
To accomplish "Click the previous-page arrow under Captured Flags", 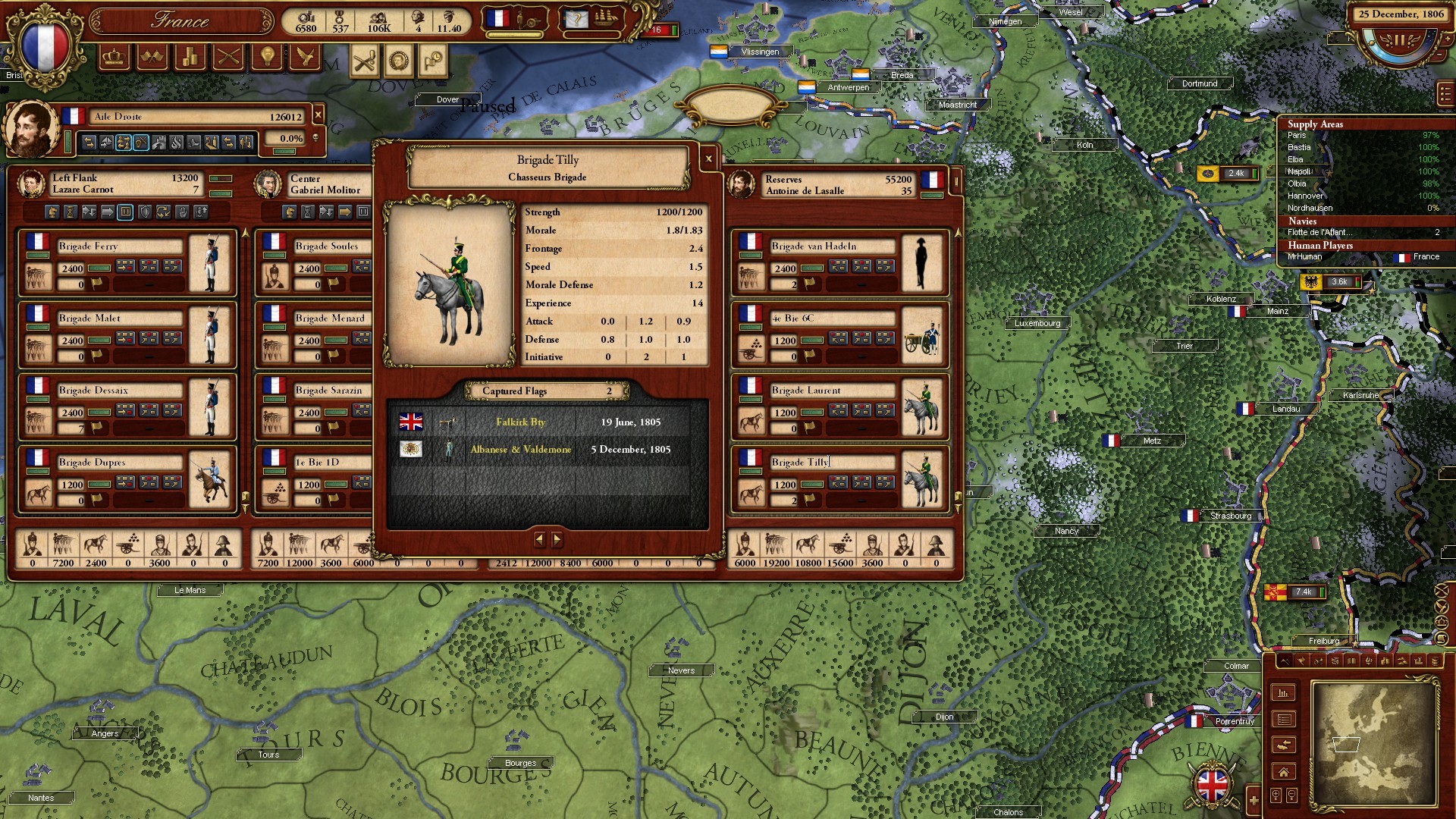I will tap(540, 540).
